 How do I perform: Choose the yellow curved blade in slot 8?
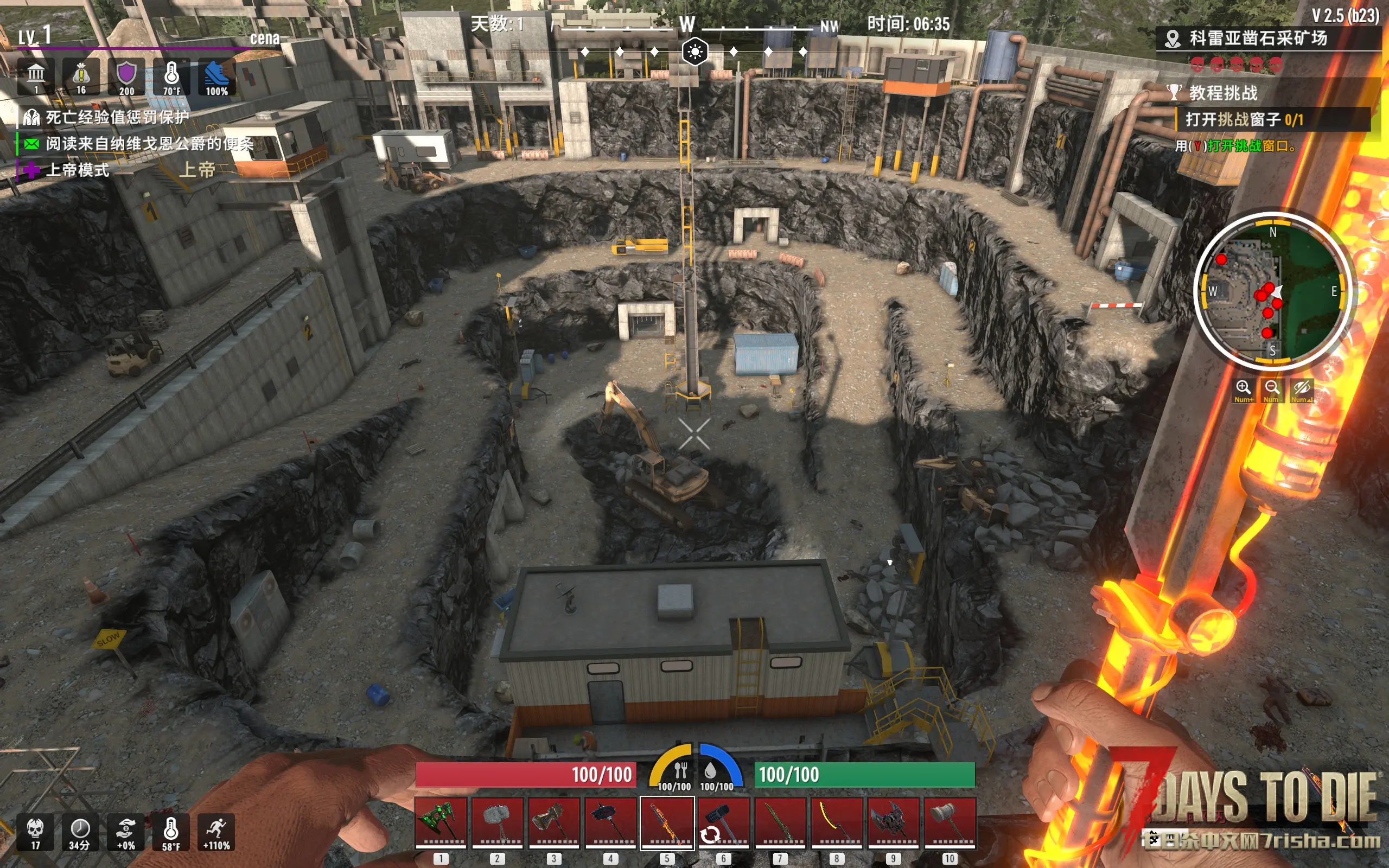[x=836, y=822]
